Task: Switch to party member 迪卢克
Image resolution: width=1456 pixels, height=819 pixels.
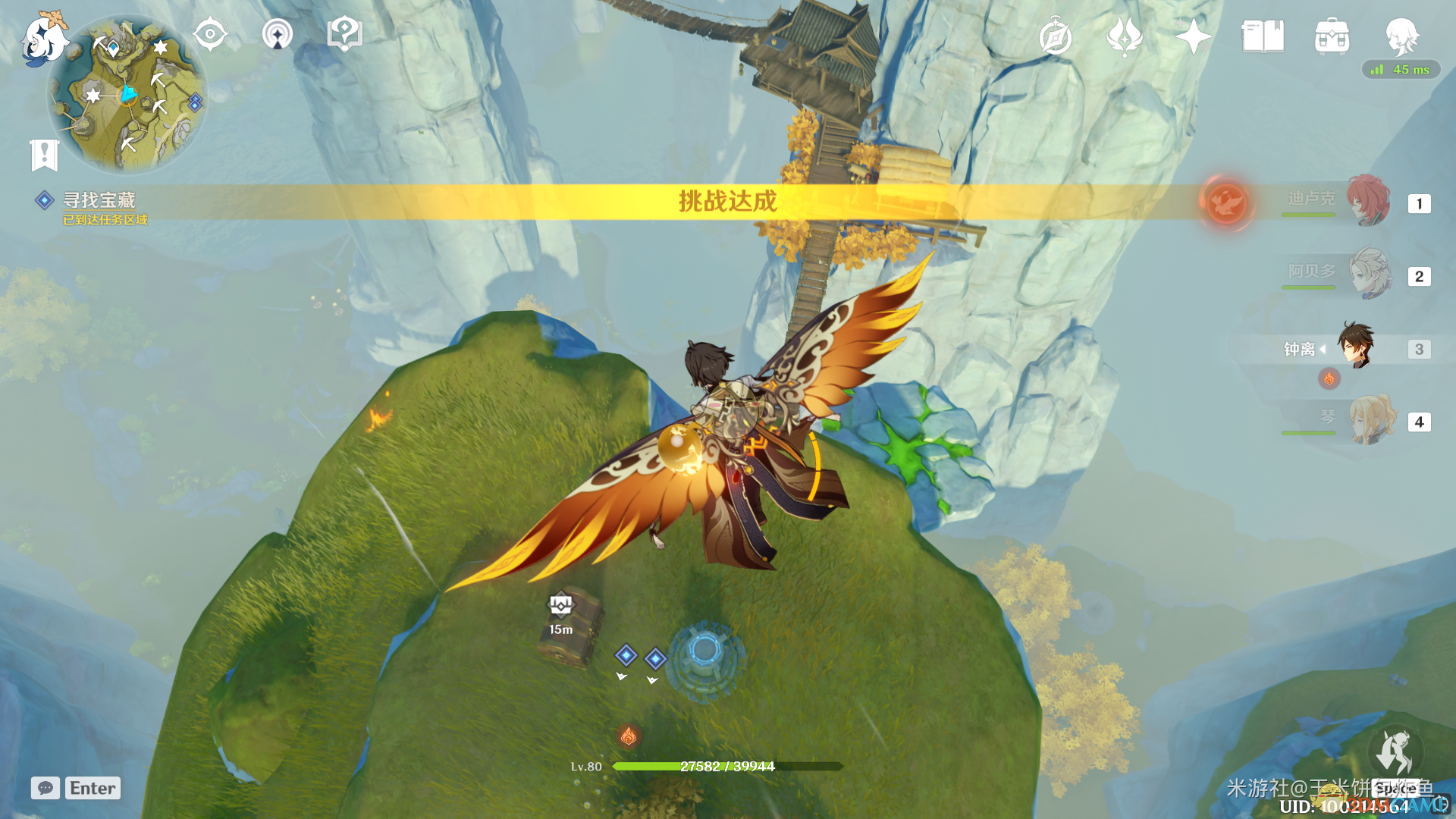Action: [x=1369, y=202]
